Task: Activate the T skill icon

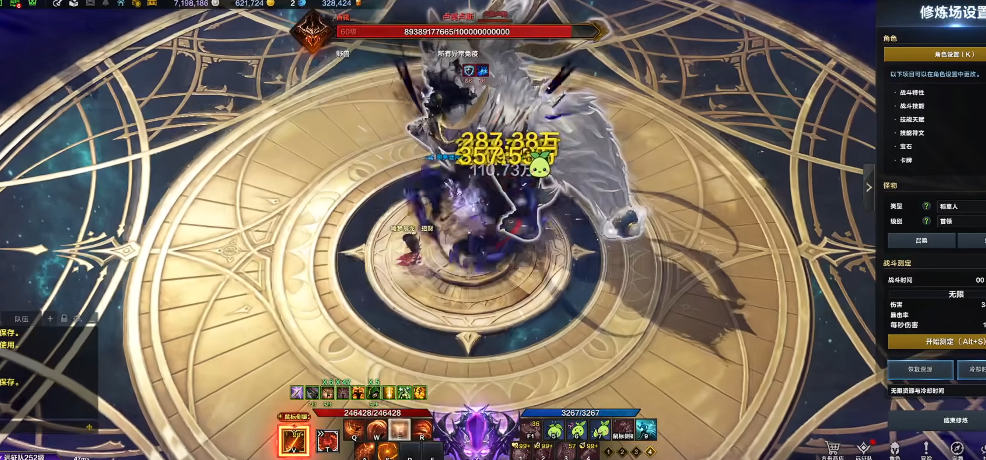Action: (x=327, y=439)
